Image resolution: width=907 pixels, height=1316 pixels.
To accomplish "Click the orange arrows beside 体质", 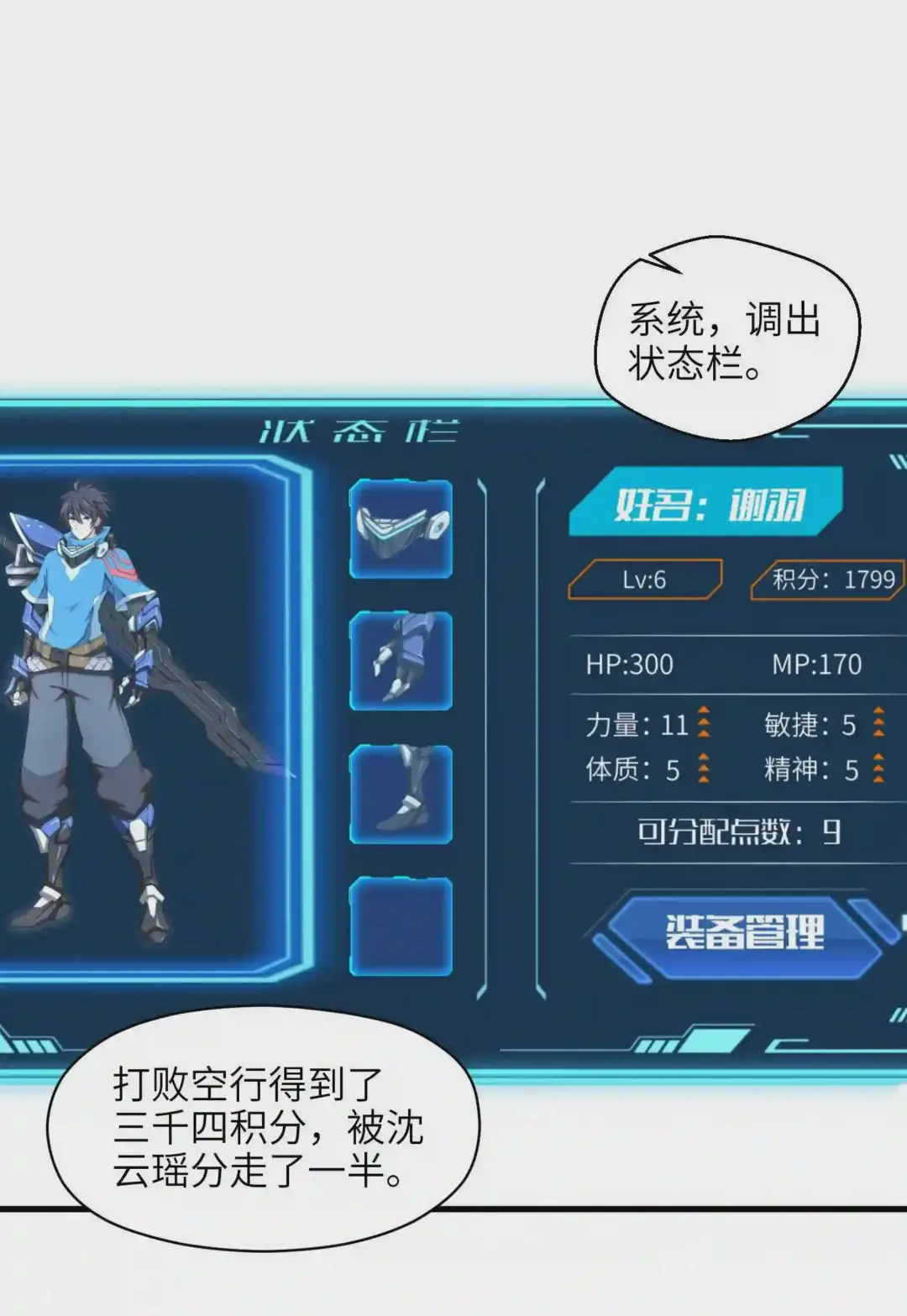I will (x=704, y=768).
